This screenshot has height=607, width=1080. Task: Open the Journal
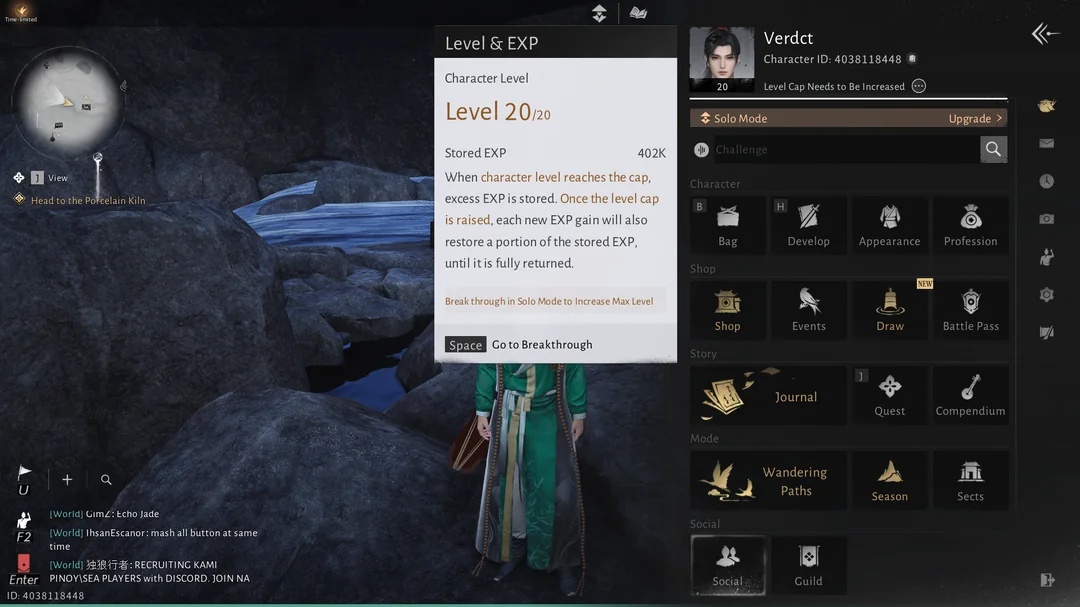pos(768,394)
